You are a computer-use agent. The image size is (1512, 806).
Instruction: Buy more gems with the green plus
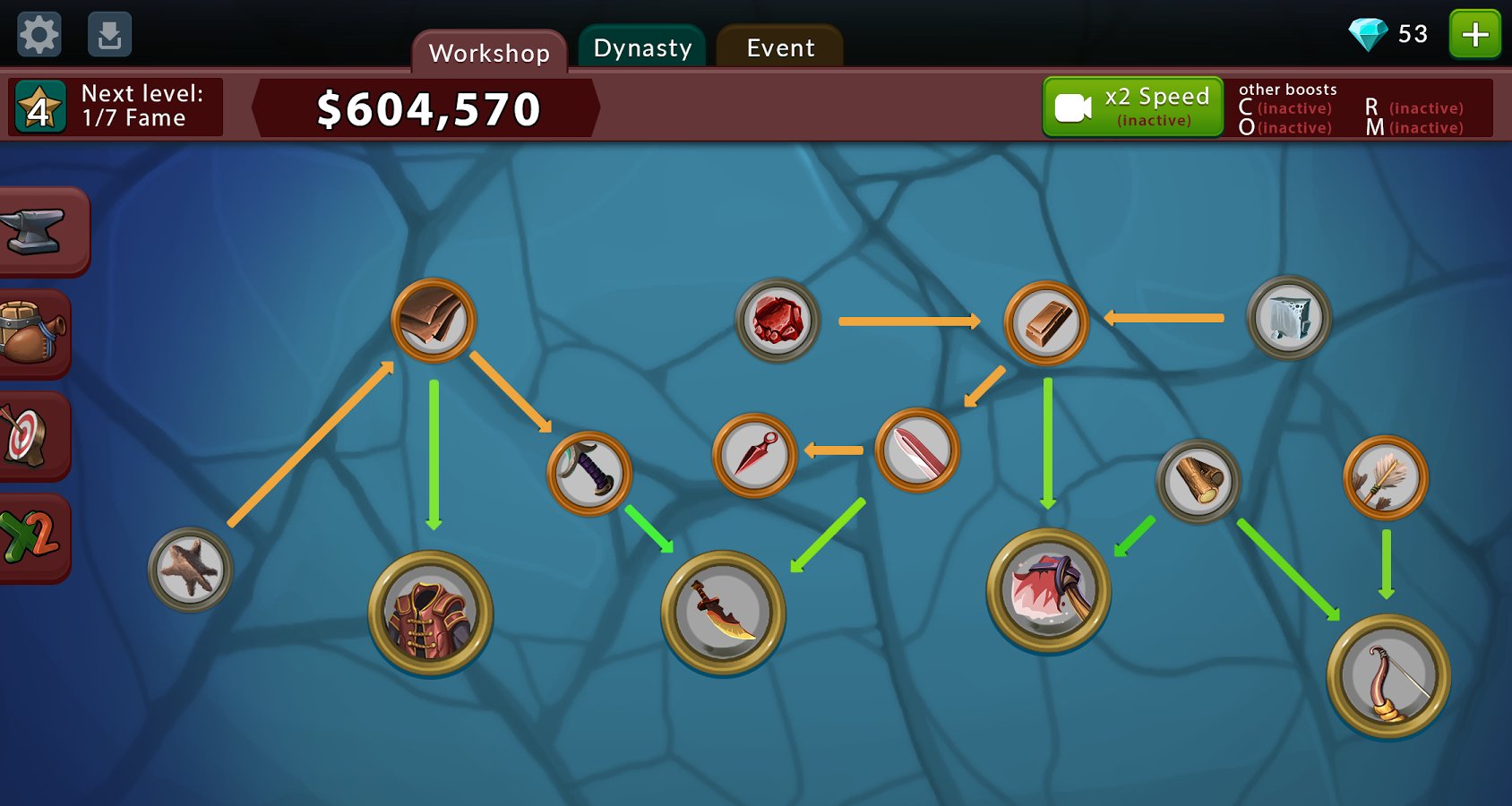[x=1474, y=35]
